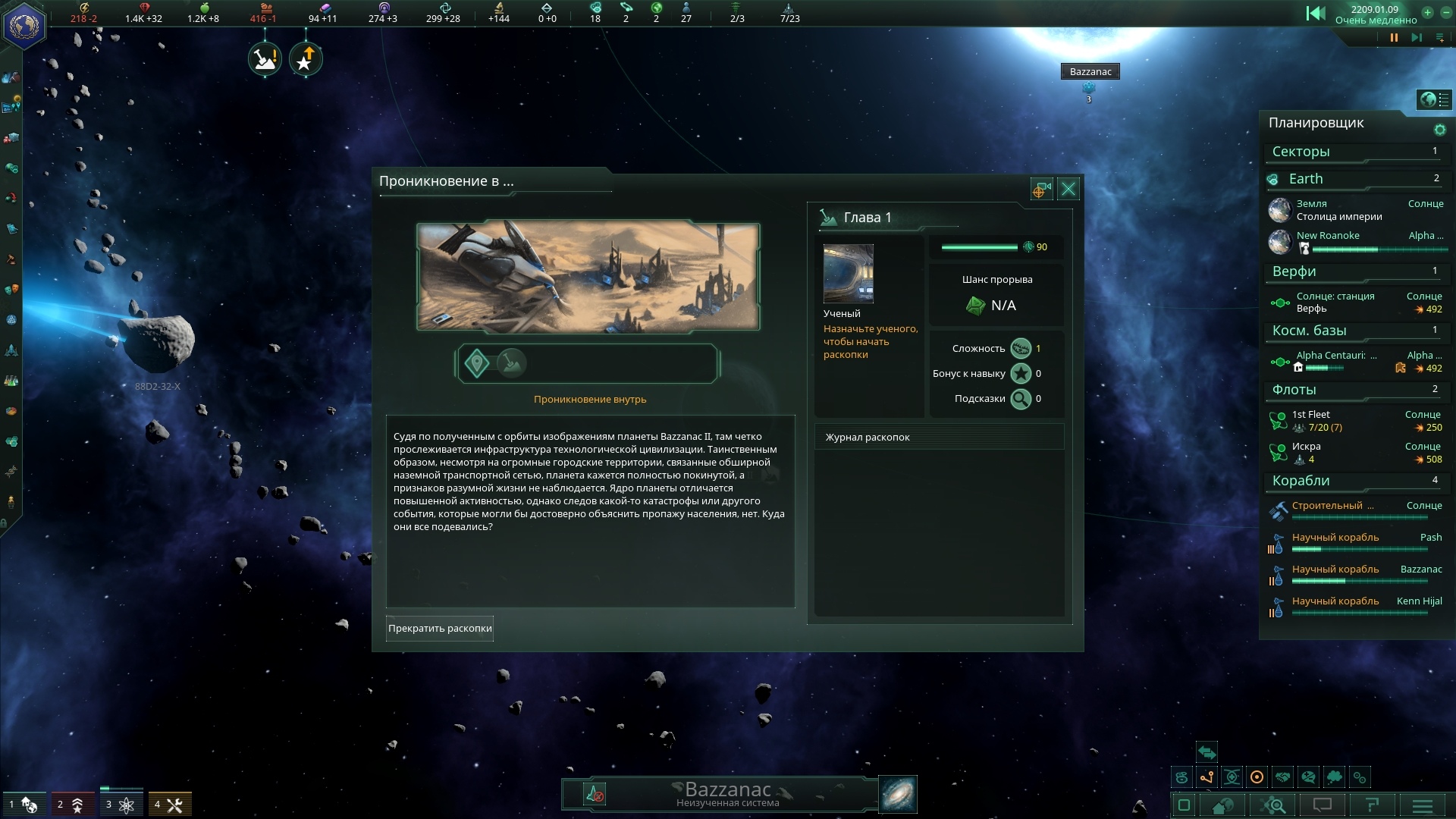
Task: Assign a scientist via the portrait slot
Action: 848,274
